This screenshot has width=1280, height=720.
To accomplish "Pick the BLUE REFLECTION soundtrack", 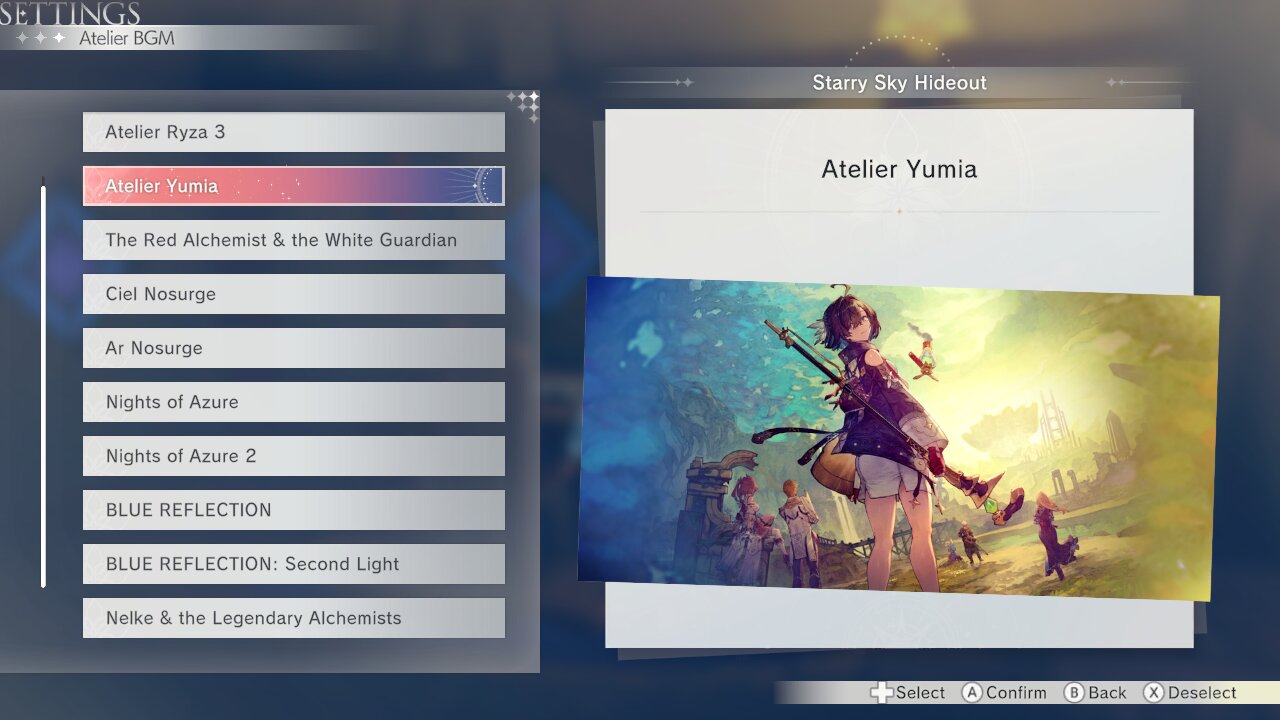I will click(x=293, y=510).
